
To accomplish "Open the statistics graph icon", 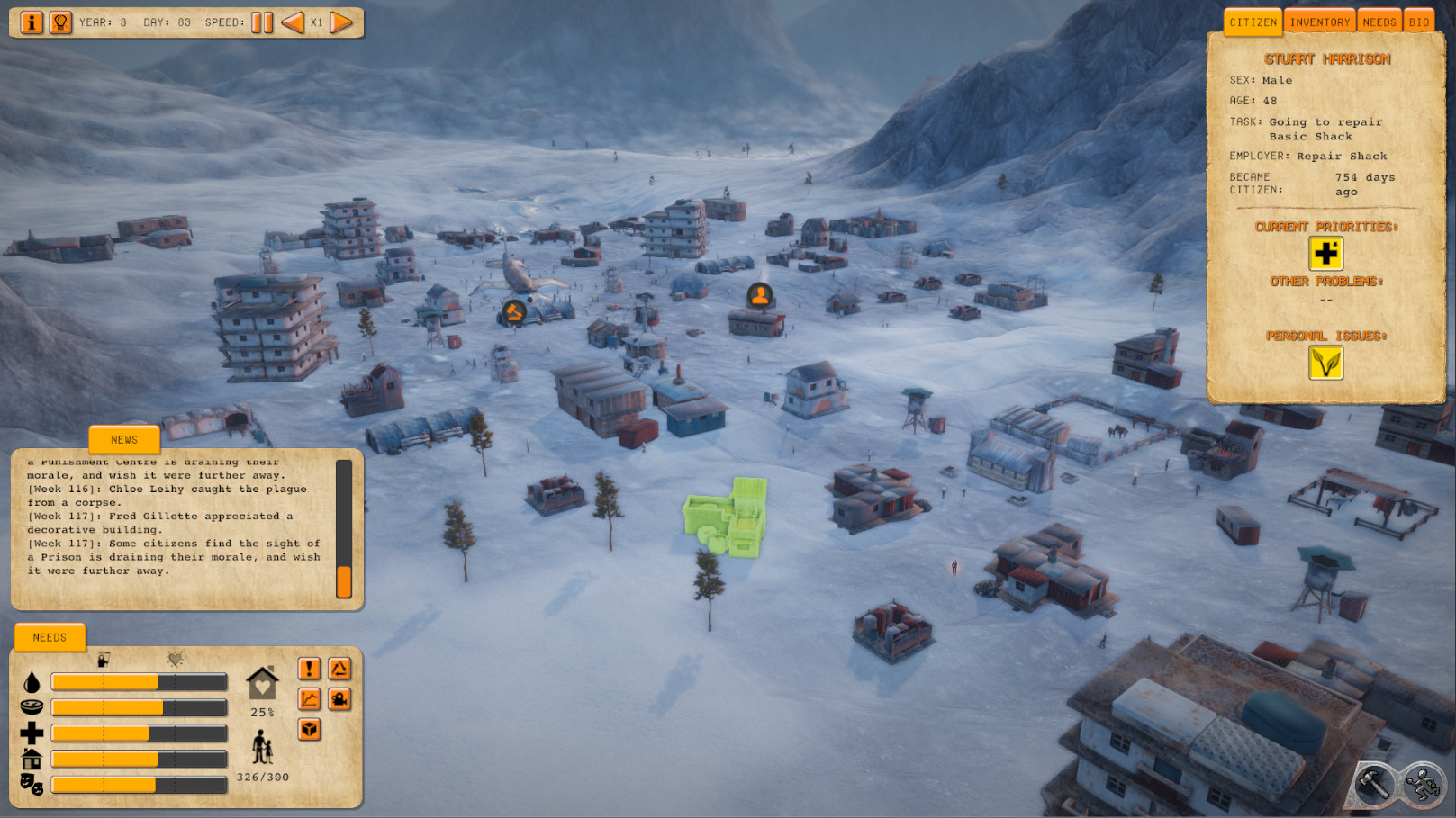I will pos(307,699).
